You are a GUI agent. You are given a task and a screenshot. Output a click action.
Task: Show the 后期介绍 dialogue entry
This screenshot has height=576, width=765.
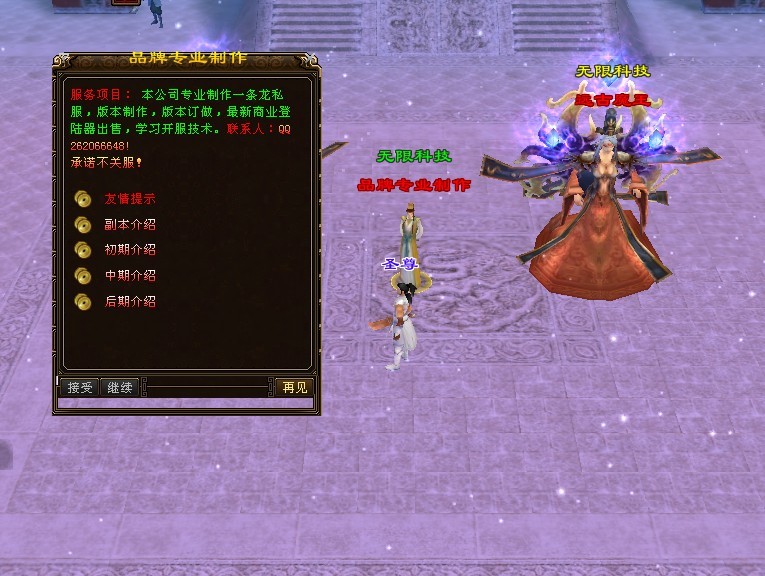coord(129,301)
